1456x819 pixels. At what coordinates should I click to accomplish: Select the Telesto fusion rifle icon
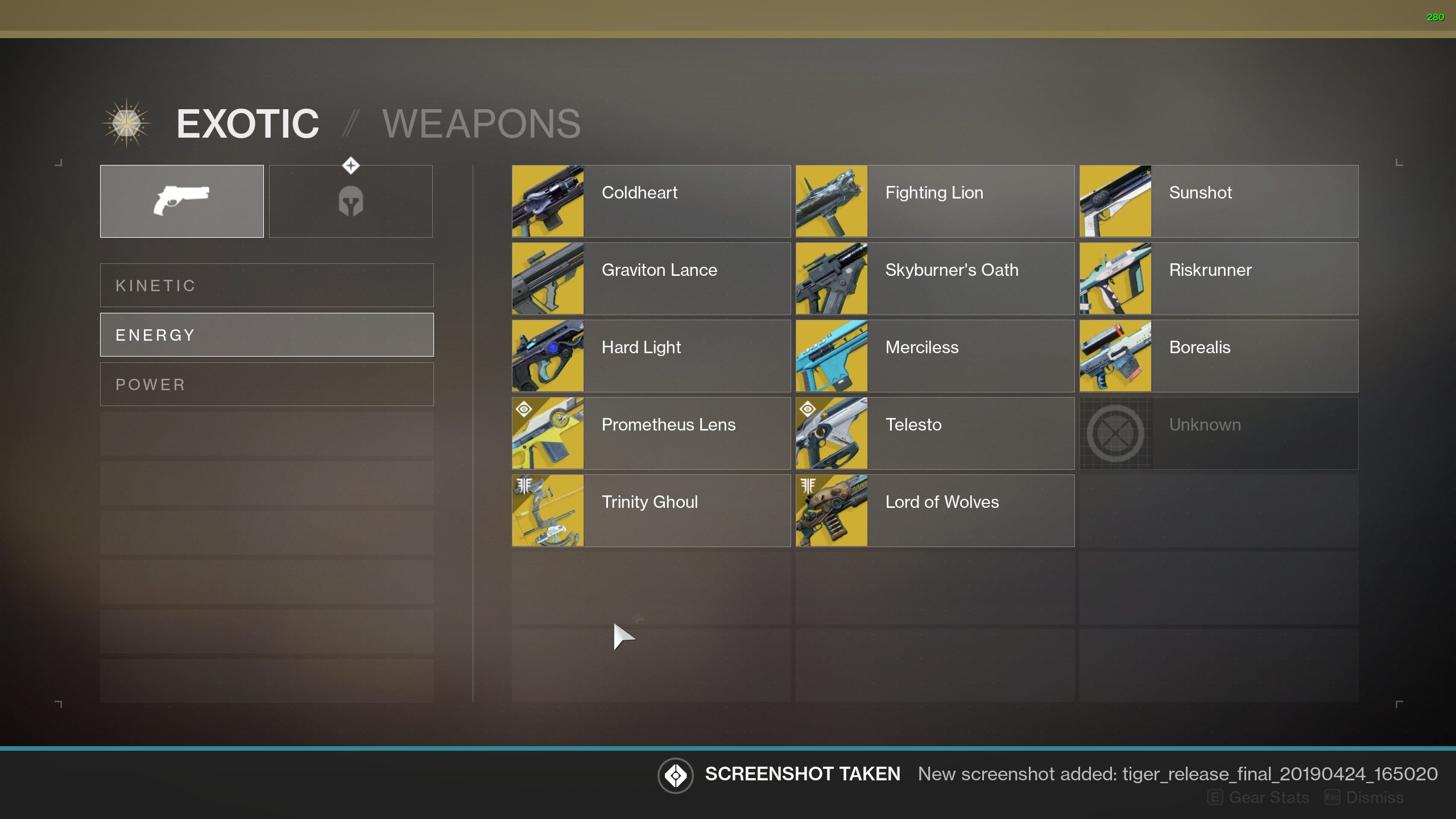pos(831,433)
